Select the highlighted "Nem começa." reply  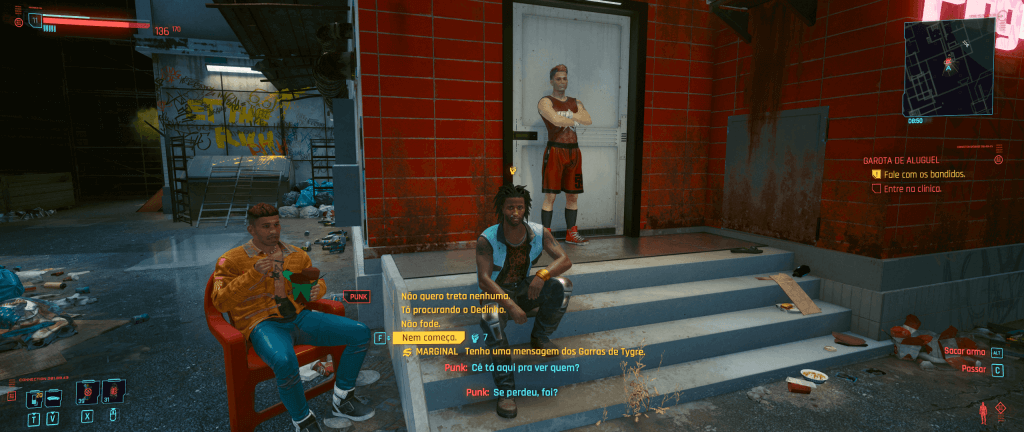point(428,338)
